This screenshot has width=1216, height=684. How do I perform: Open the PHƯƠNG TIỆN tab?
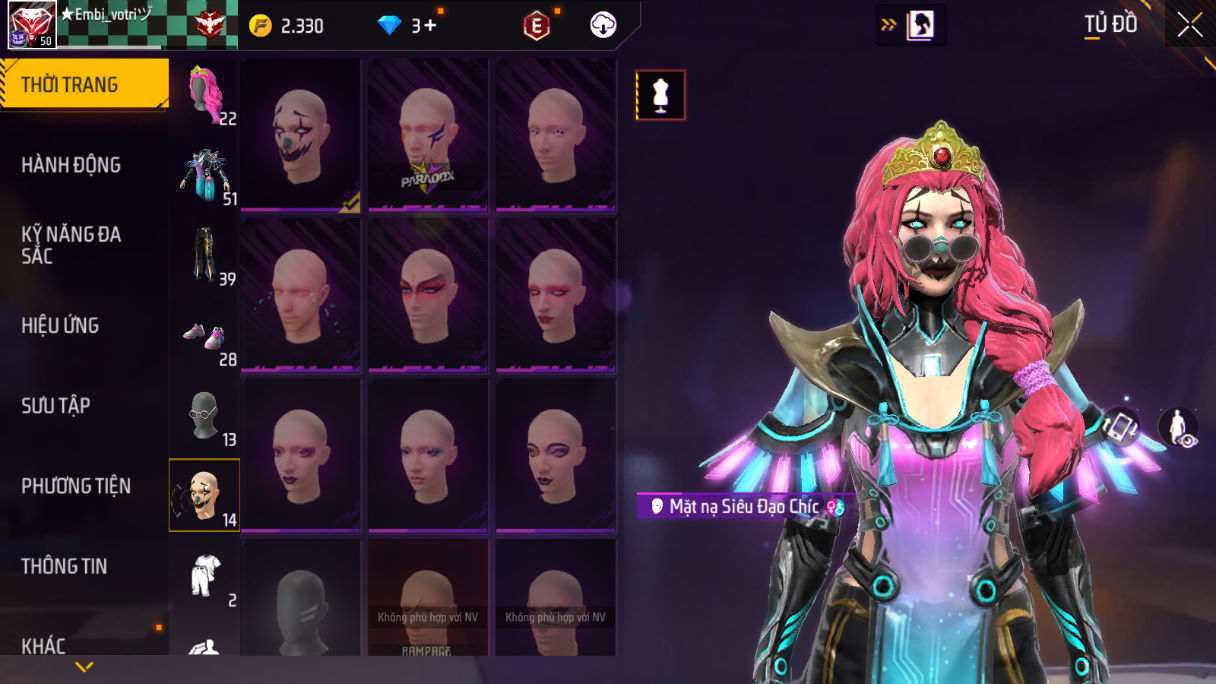tap(76, 486)
